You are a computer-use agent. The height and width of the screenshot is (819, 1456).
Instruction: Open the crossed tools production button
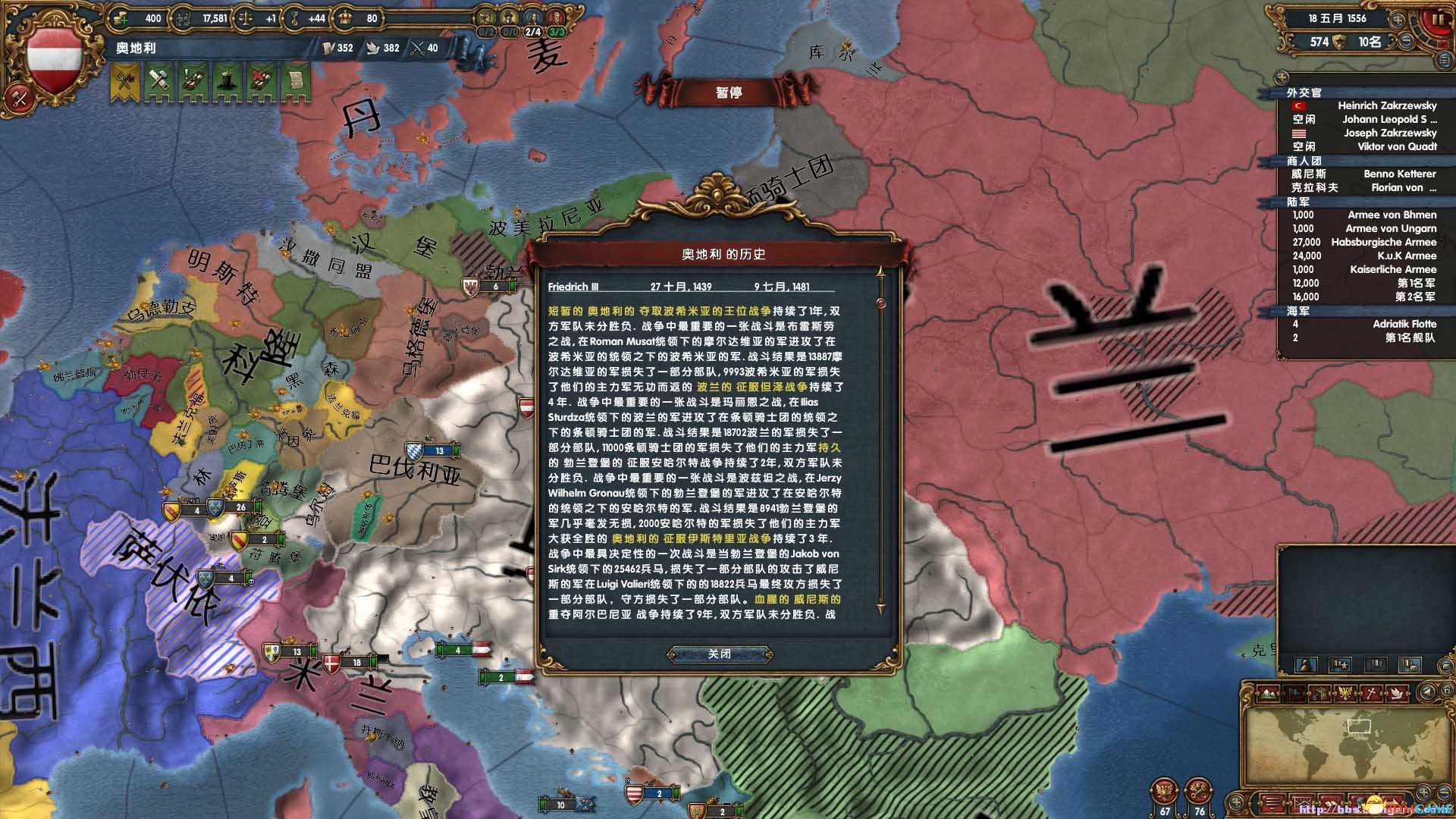(20, 97)
